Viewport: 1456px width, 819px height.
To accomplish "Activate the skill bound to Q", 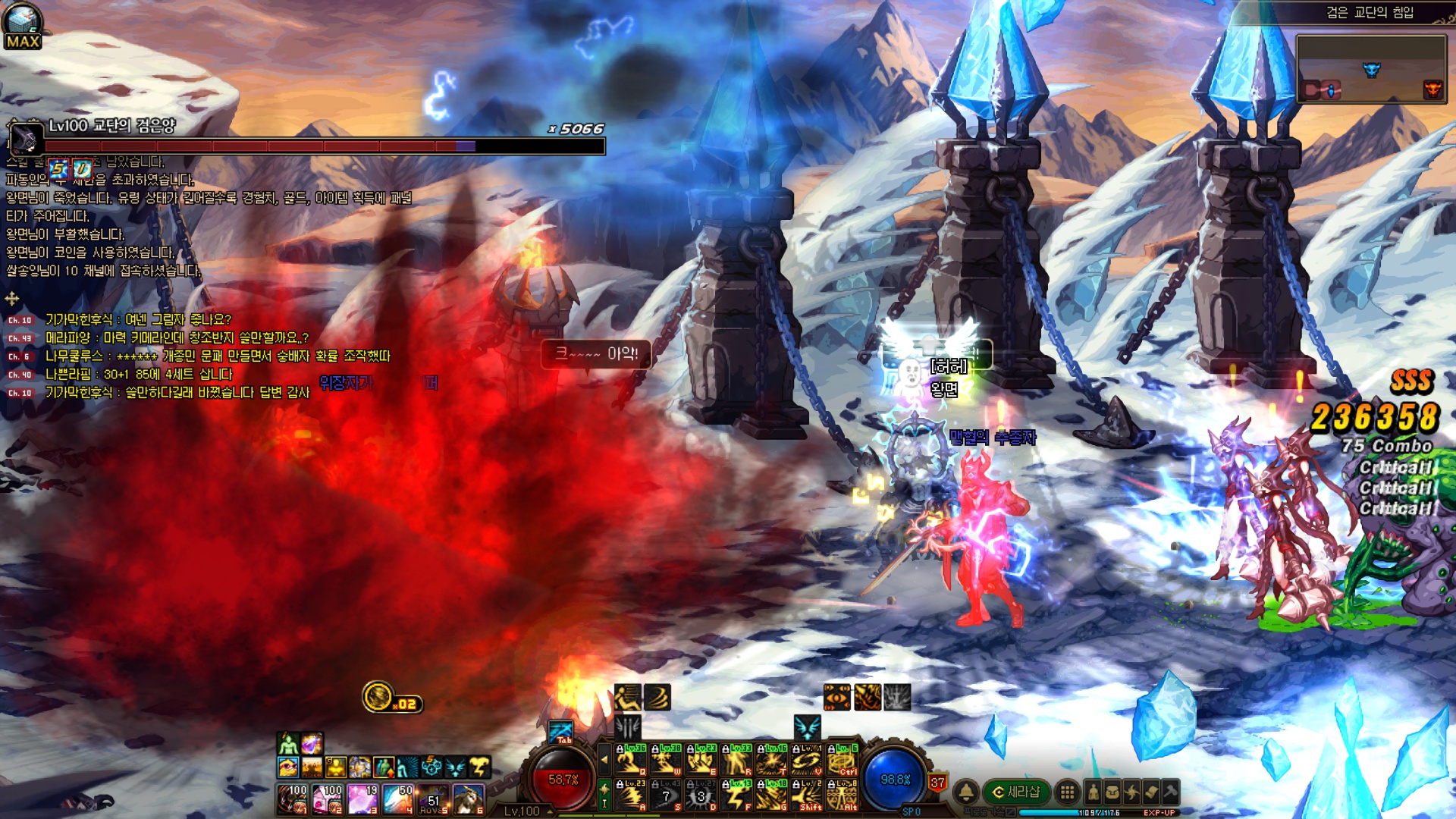I will (x=631, y=760).
